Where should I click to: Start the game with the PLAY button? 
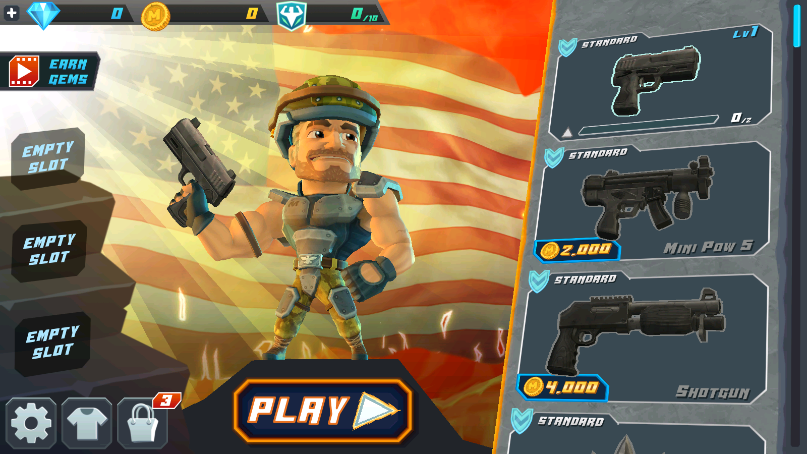pos(322,410)
